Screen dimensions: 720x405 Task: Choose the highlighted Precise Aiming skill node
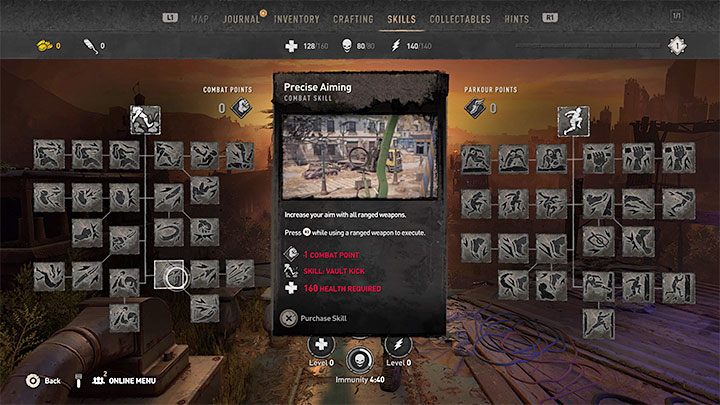169,274
